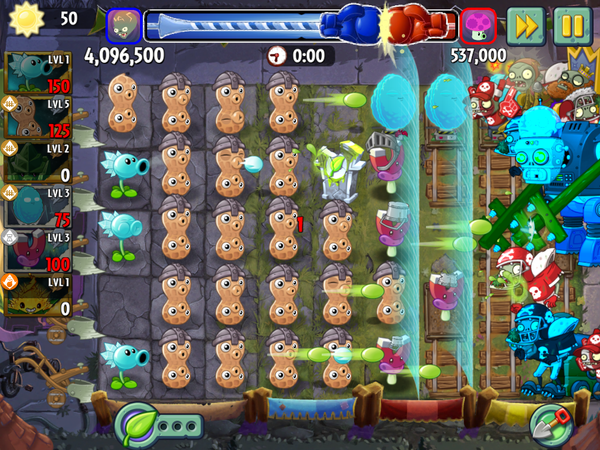Activate the green leaf Plant Food button
Image resolution: width=600 pixels, height=450 pixels.
[x=133, y=424]
